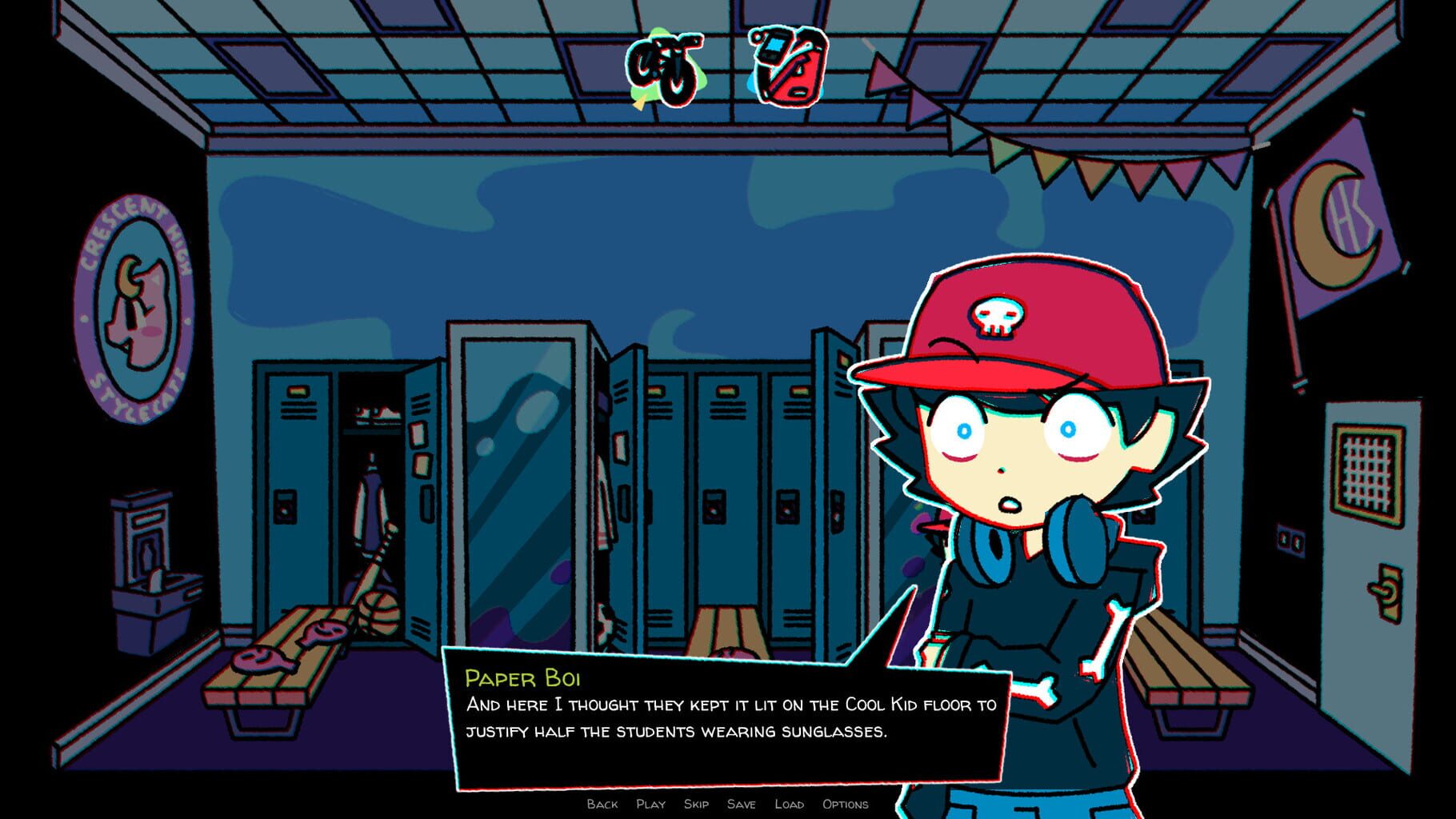The width and height of the screenshot is (1456, 819).
Task: Select the bicycle icon on the ceiling
Action: pyautogui.click(x=664, y=68)
